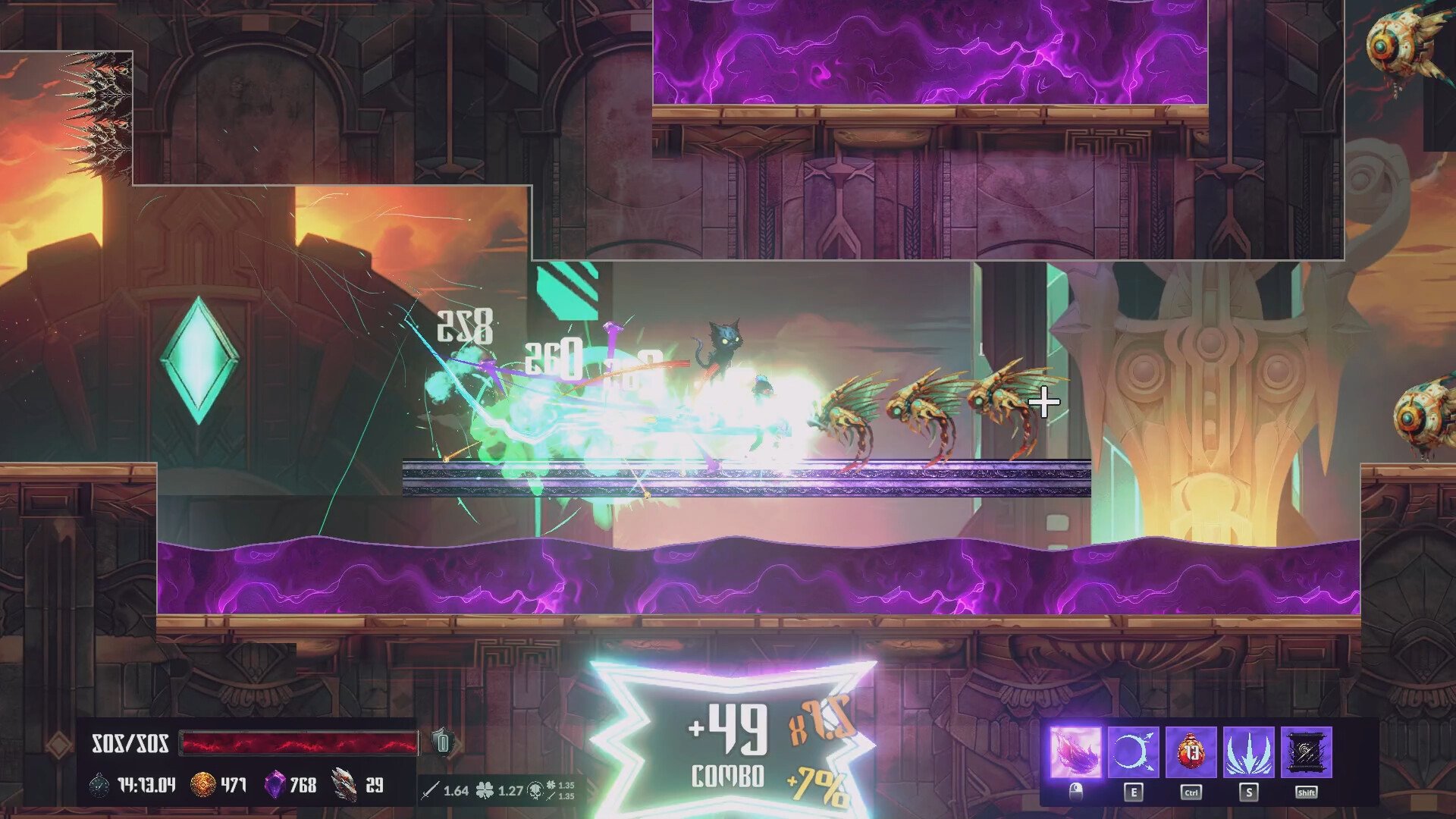Select the purple flame attack ability
The image size is (1456, 819).
point(1075,752)
